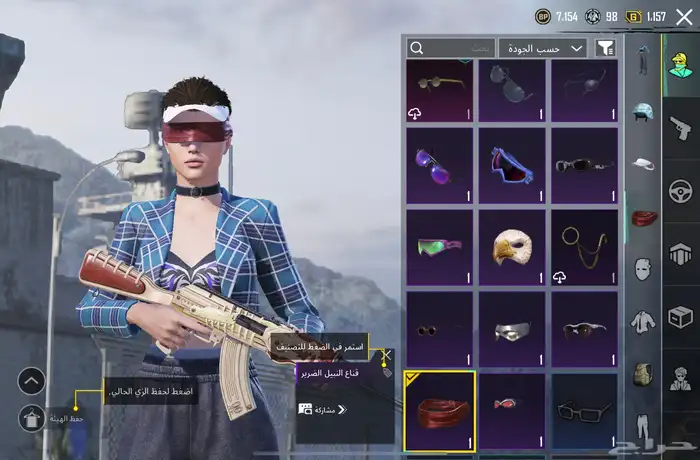Click the item search field
The width and height of the screenshot is (700, 460).
[450, 48]
